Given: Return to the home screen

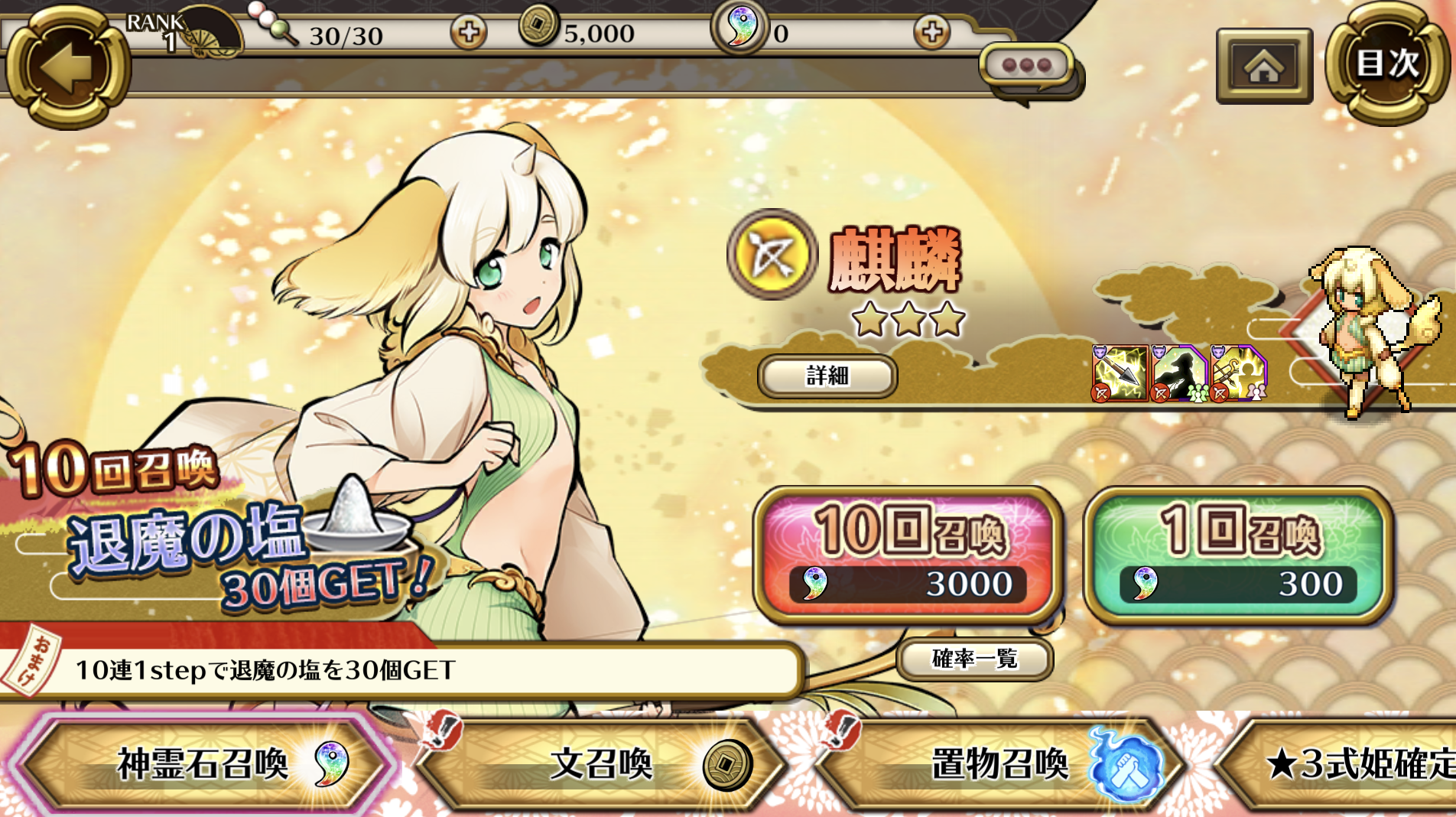Looking at the screenshot, I should coord(1264,67).
